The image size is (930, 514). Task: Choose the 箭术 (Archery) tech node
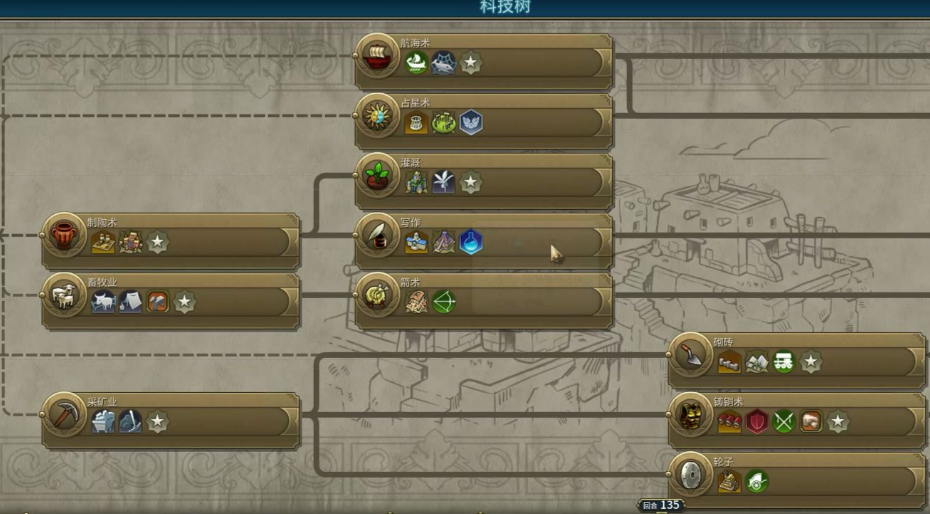[378, 299]
